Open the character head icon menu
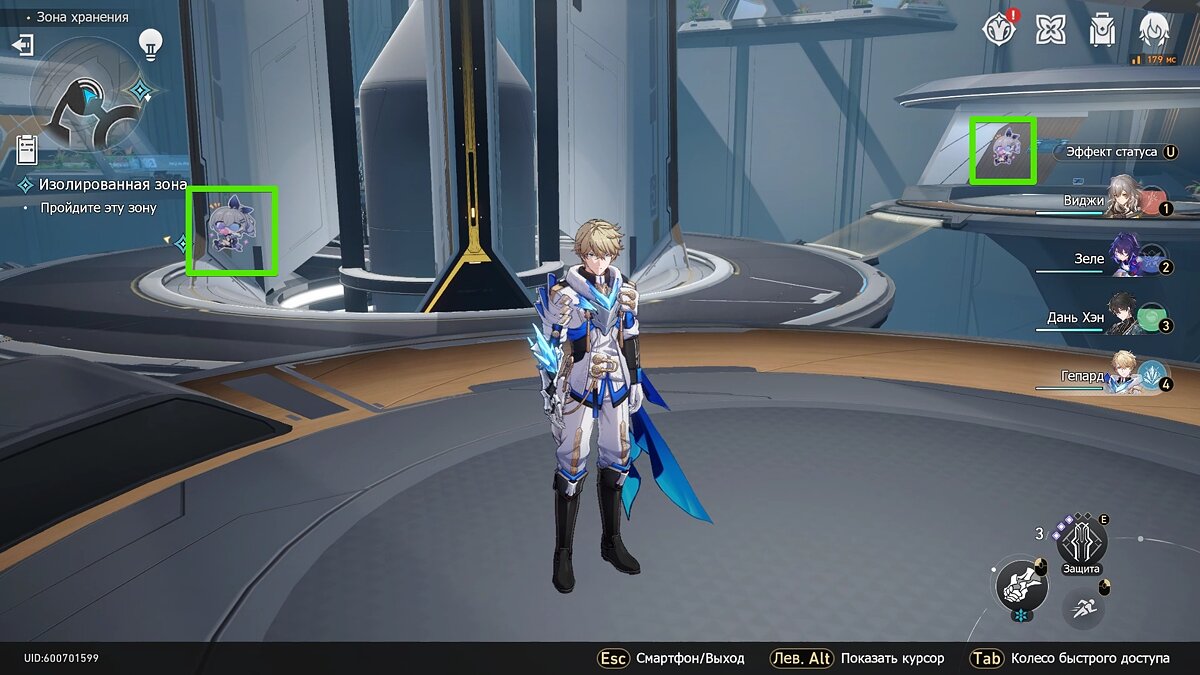Screen dimensions: 1200x675 point(1155,30)
